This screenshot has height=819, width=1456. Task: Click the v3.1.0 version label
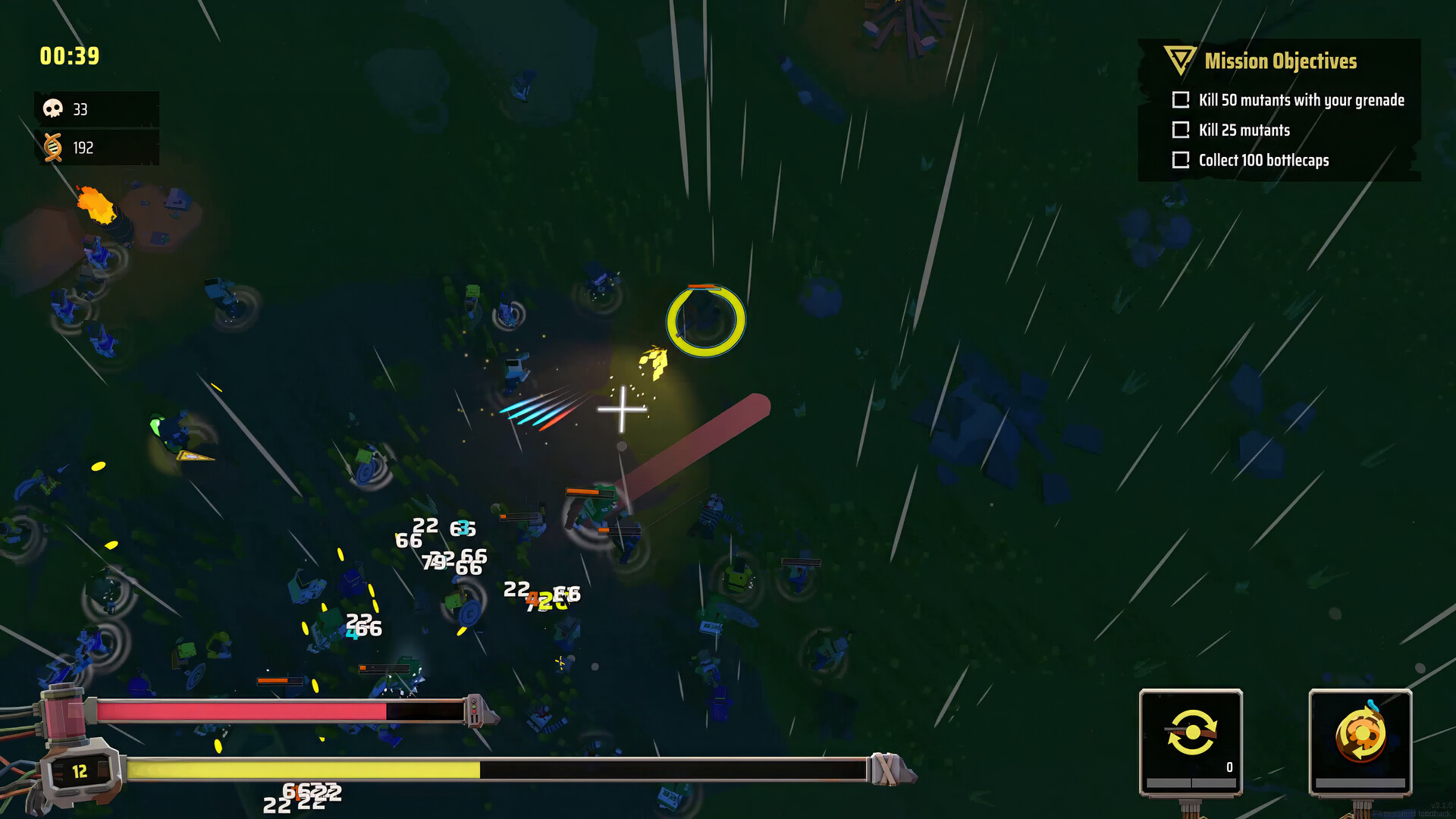[1441, 806]
